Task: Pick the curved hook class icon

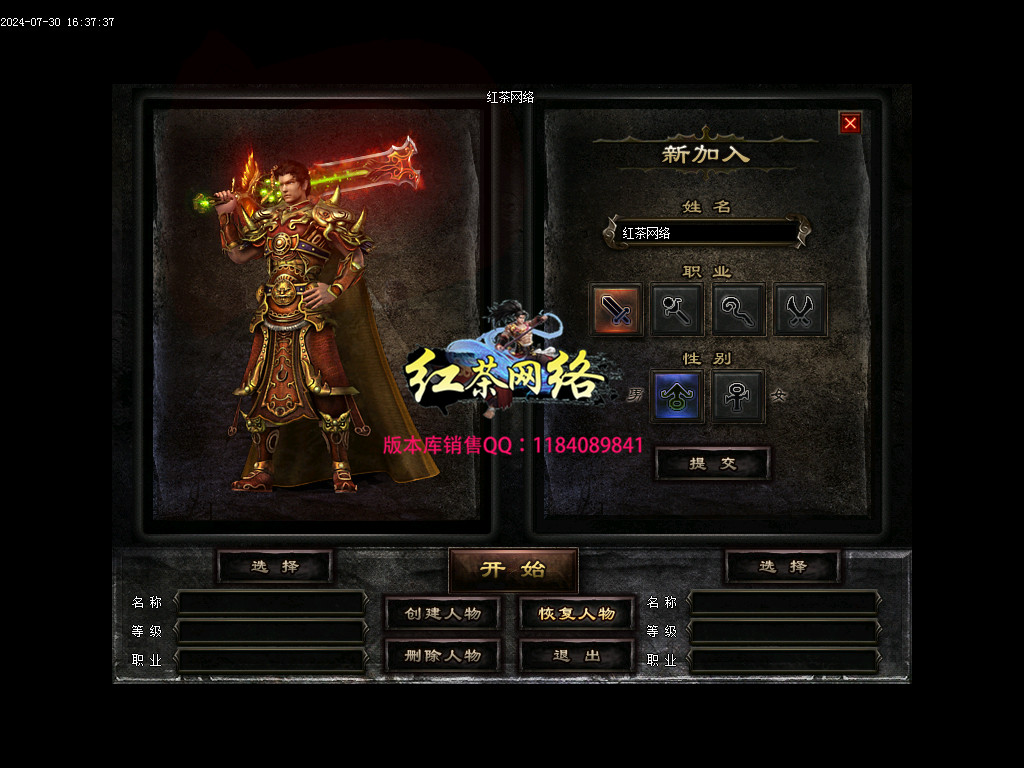Action: click(739, 310)
